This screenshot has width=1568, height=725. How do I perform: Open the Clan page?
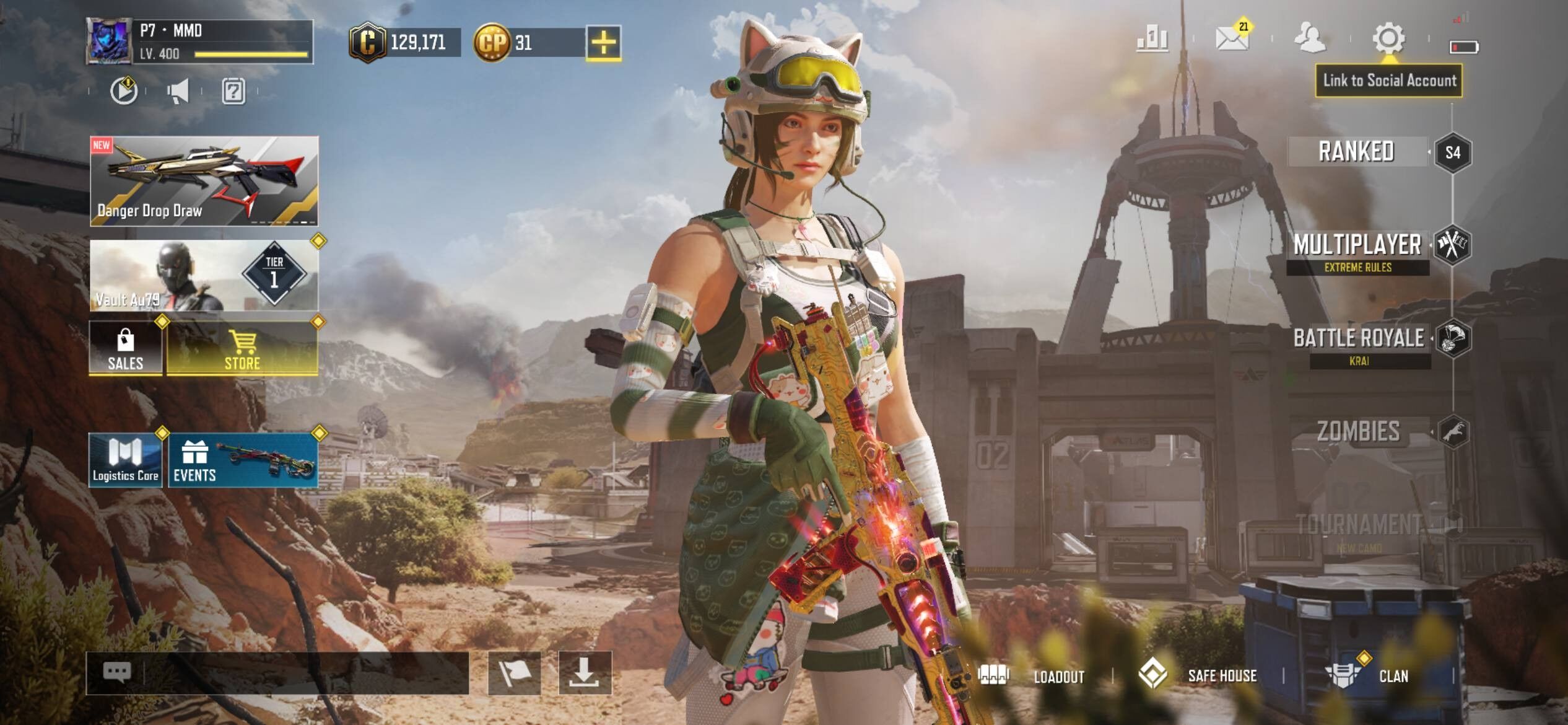tap(1369, 676)
